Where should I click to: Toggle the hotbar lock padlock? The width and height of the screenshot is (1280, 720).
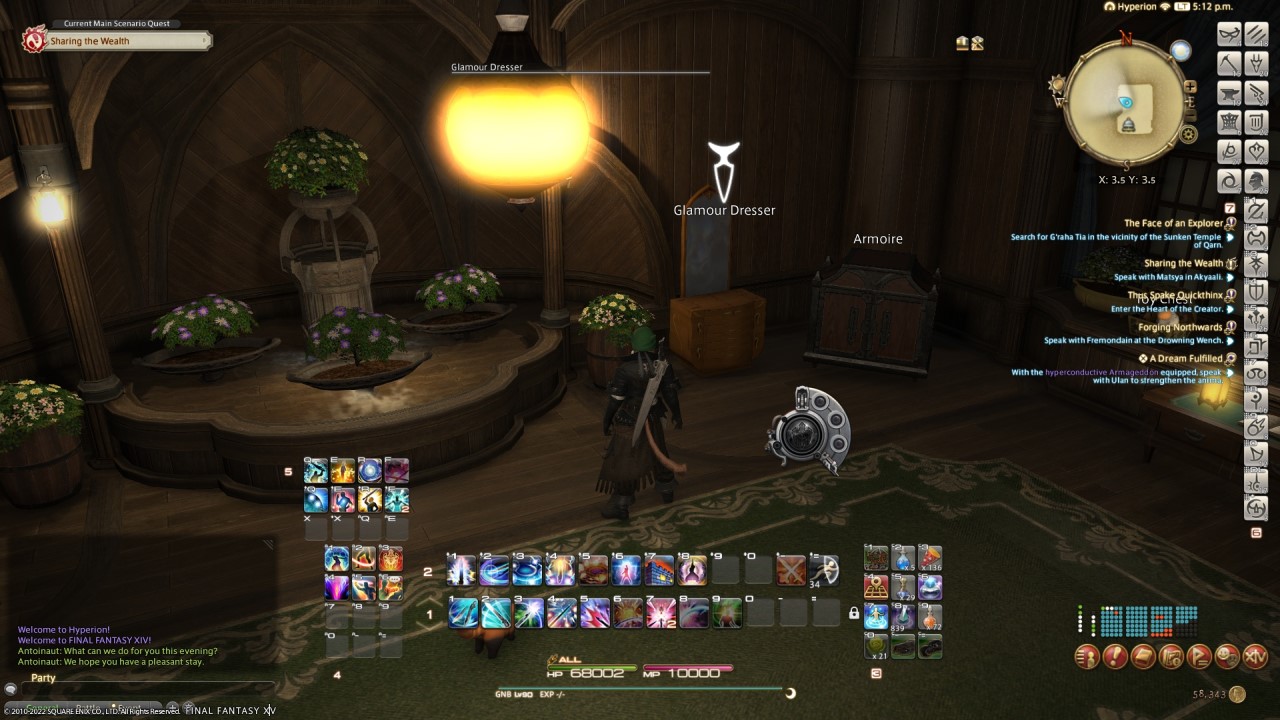(x=854, y=613)
